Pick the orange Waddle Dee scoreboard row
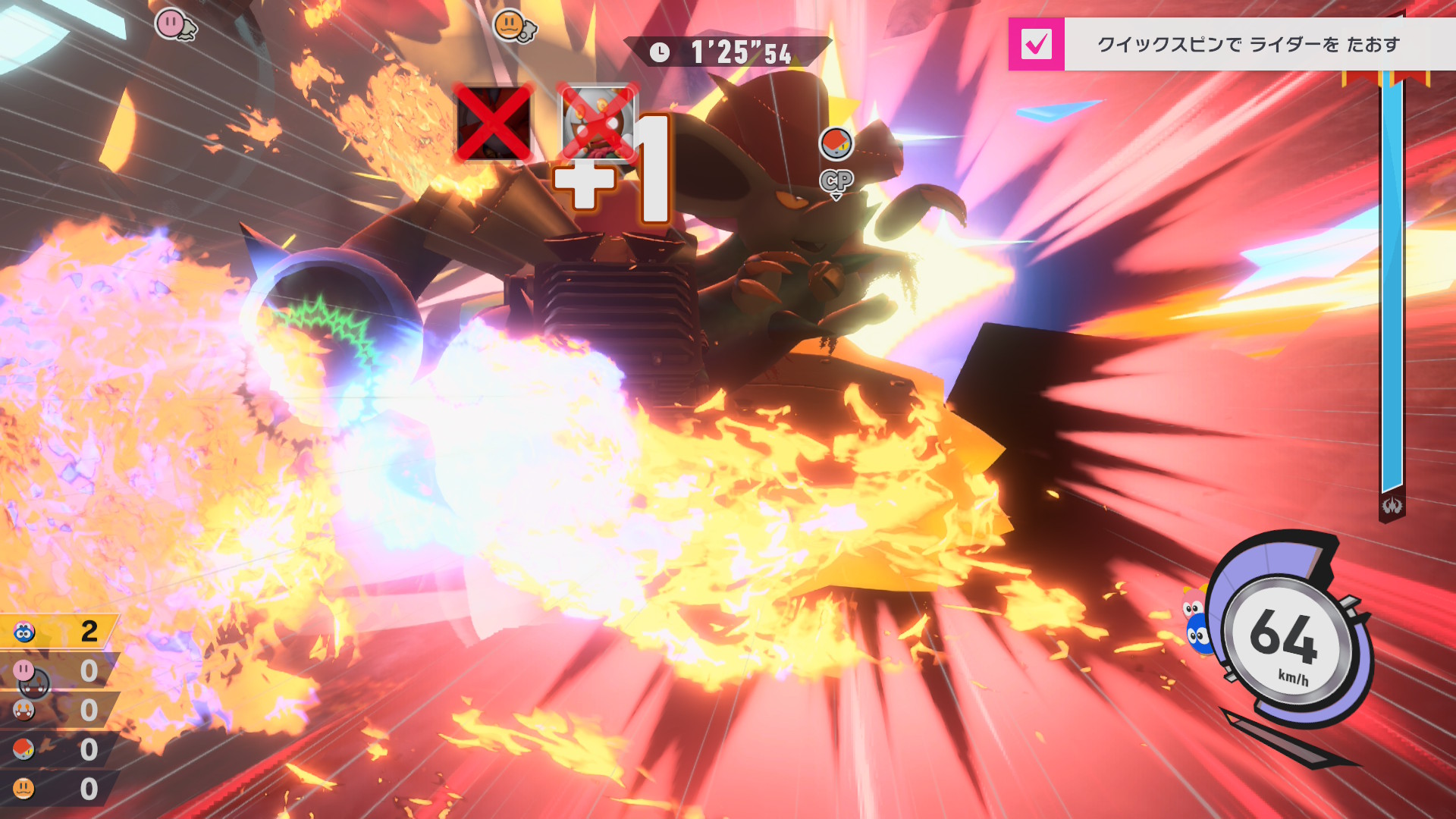Image resolution: width=1456 pixels, height=819 pixels. pos(59,789)
